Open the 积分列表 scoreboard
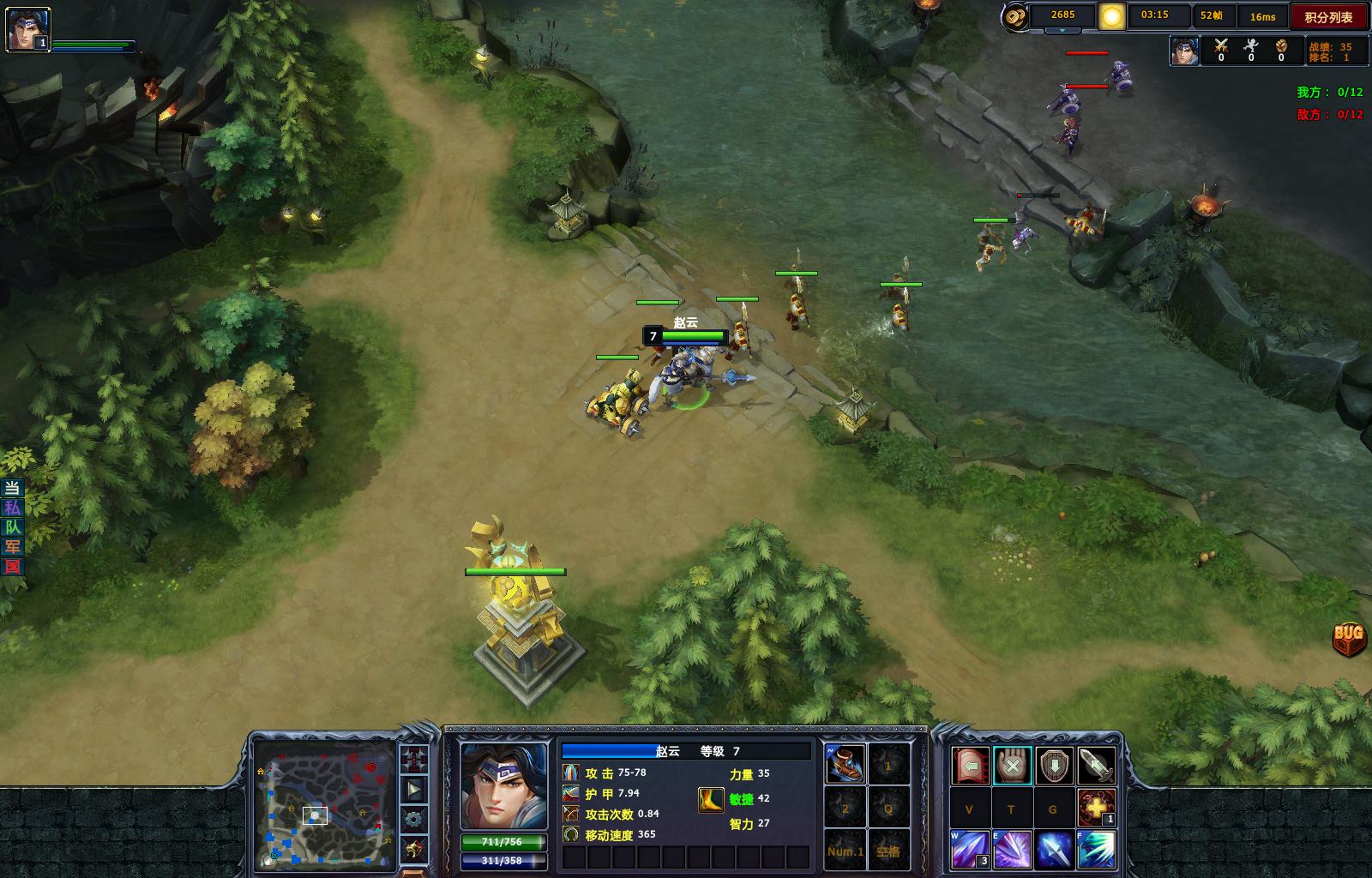This screenshot has width=1372, height=878. pos(1328,17)
